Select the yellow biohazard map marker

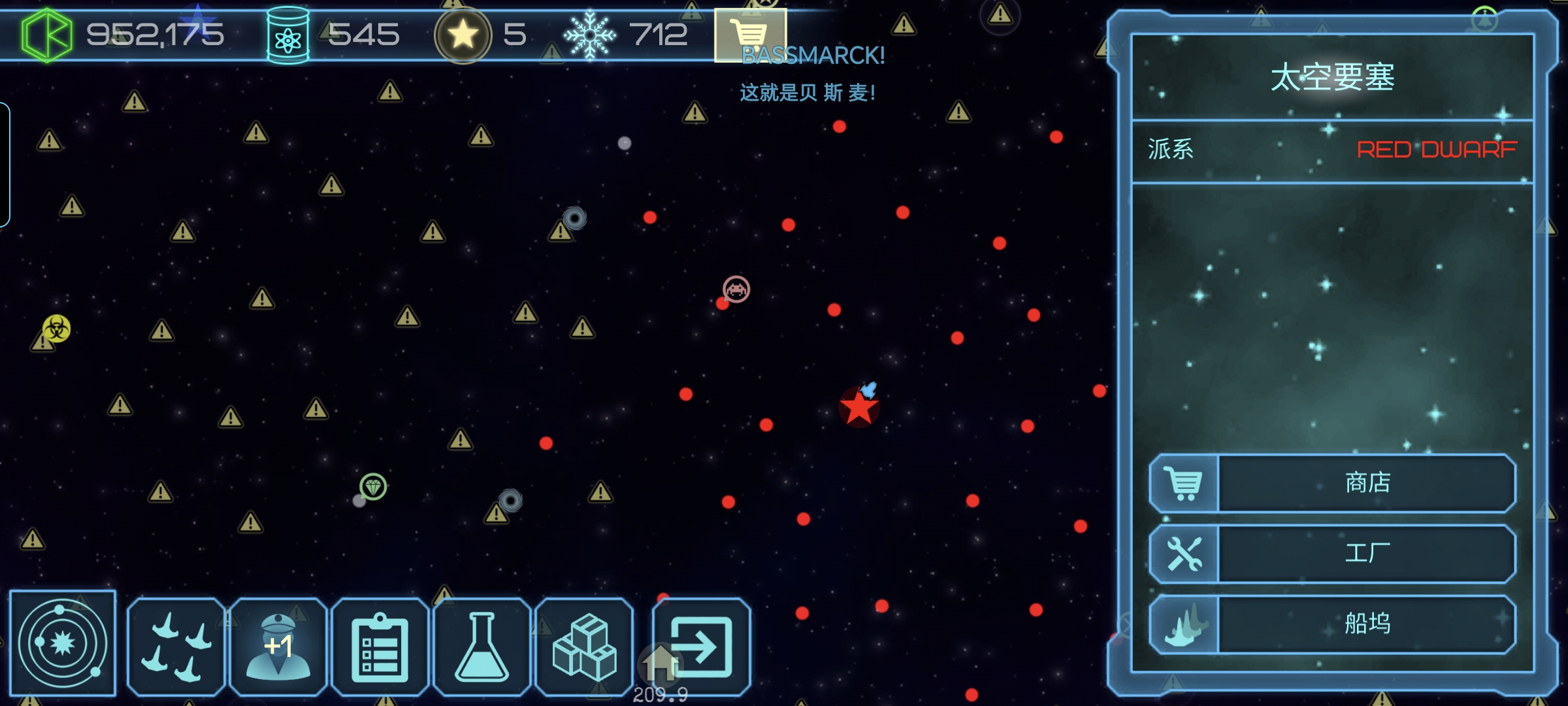(57, 328)
